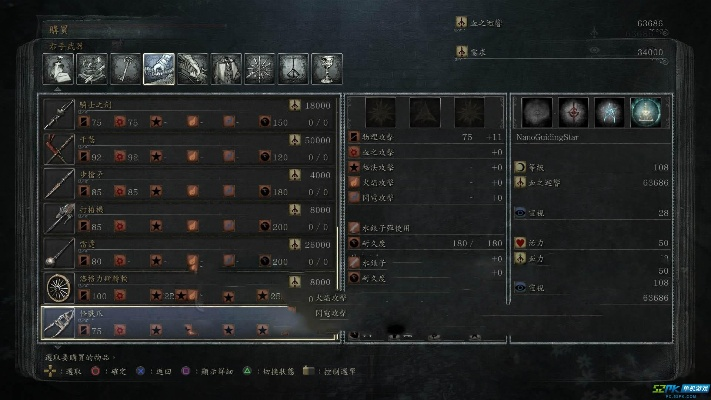Image resolution: width=711 pixels, height=400 pixels.
Task: Select the hunter axe weapon row
Action: tap(190, 217)
